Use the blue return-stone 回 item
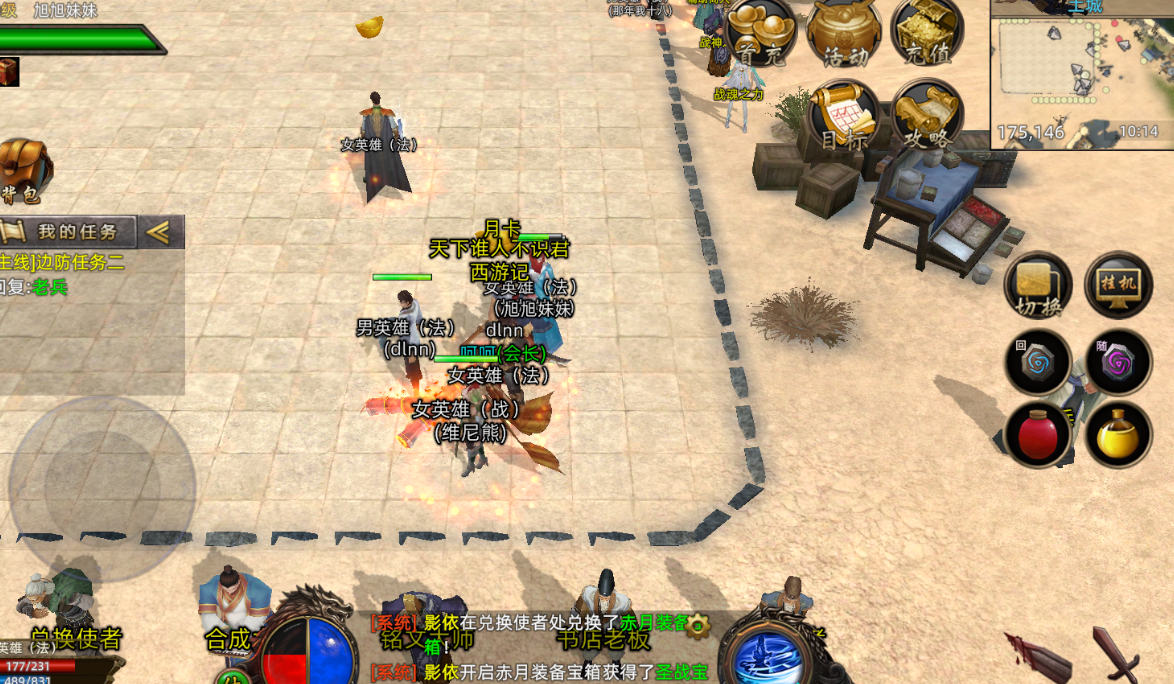This screenshot has width=1174, height=684. (1039, 362)
